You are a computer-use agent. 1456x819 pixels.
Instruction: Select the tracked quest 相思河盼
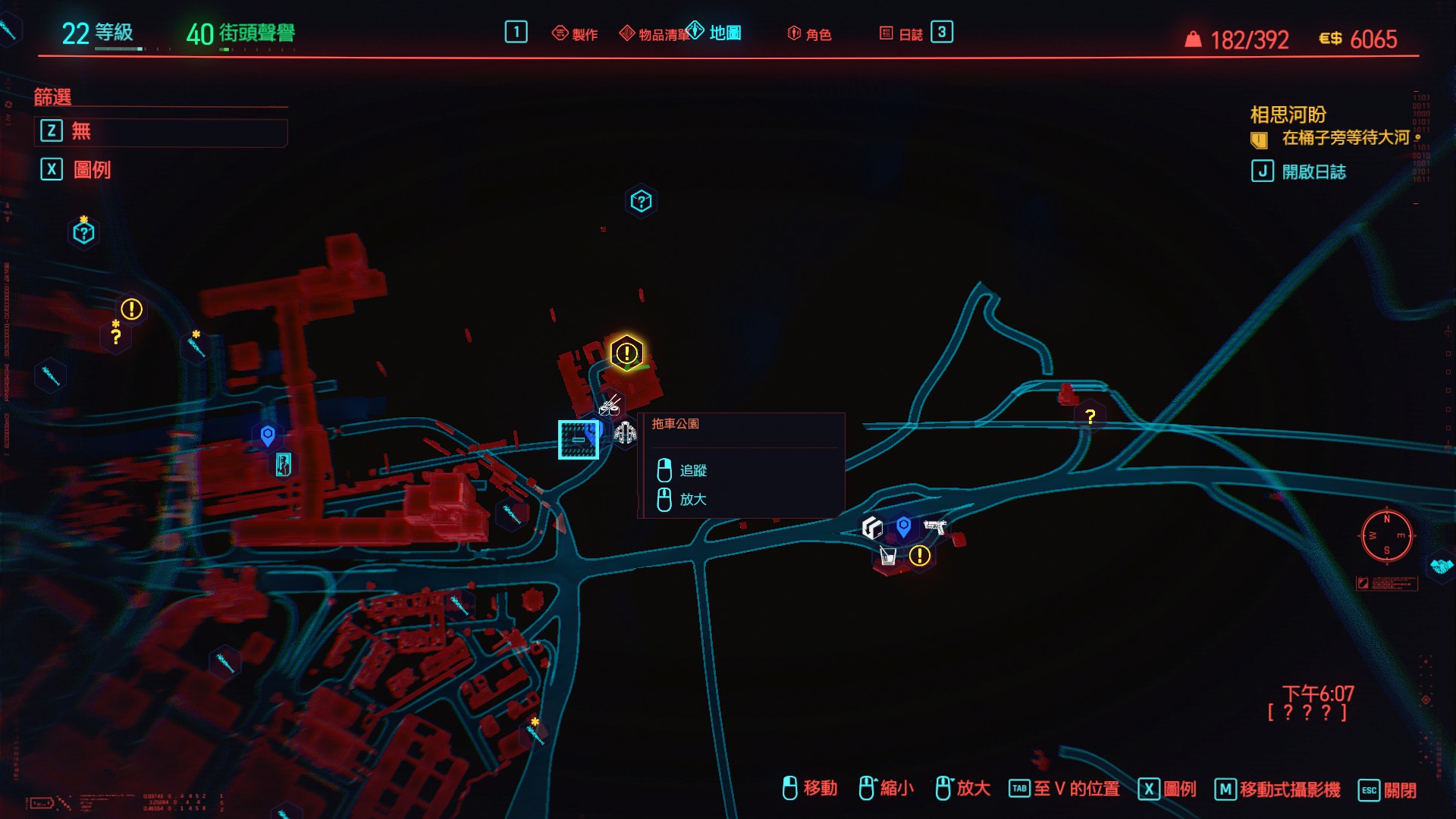click(x=1288, y=115)
